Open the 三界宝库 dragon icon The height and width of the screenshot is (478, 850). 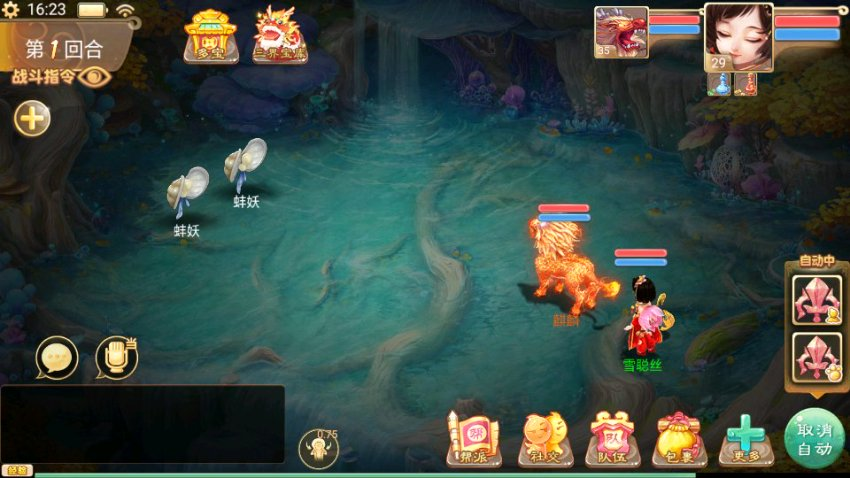(279, 36)
